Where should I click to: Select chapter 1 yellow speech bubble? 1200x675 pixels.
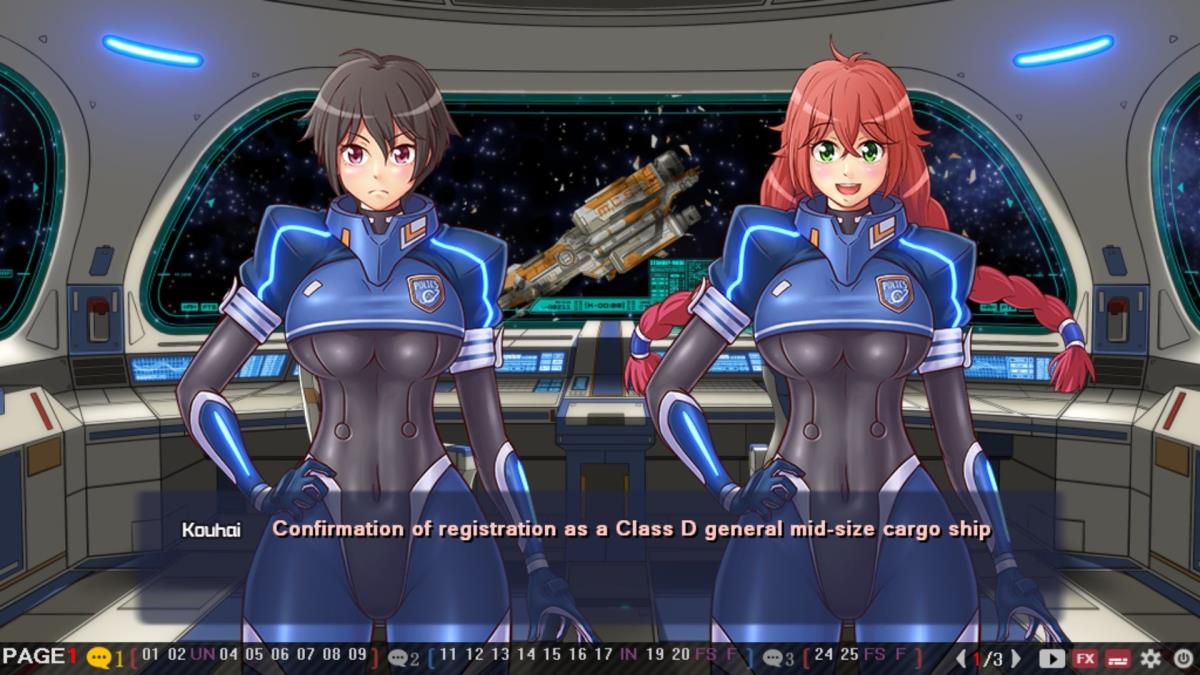pos(99,658)
